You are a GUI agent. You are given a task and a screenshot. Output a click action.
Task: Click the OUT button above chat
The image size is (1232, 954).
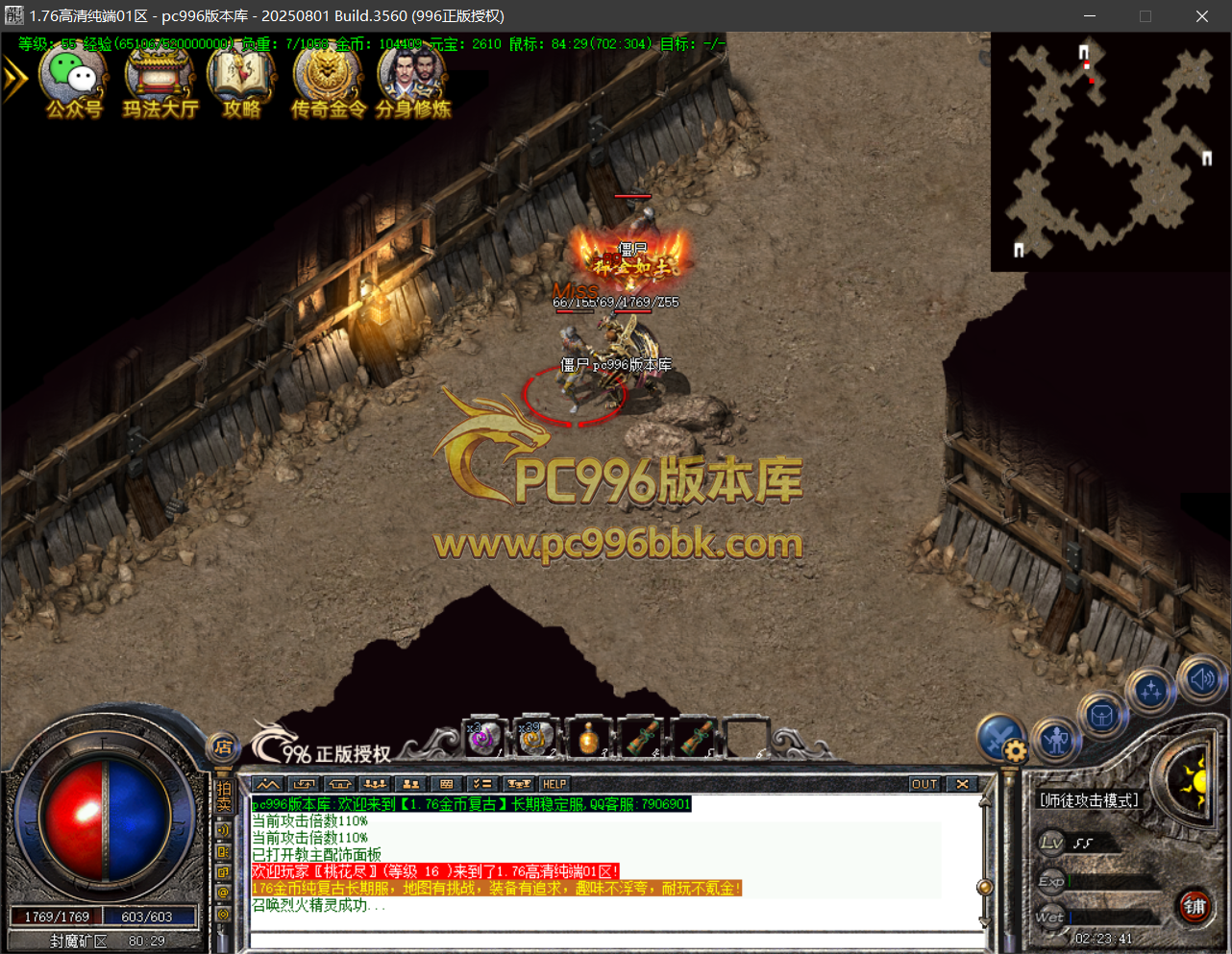(x=924, y=784)
